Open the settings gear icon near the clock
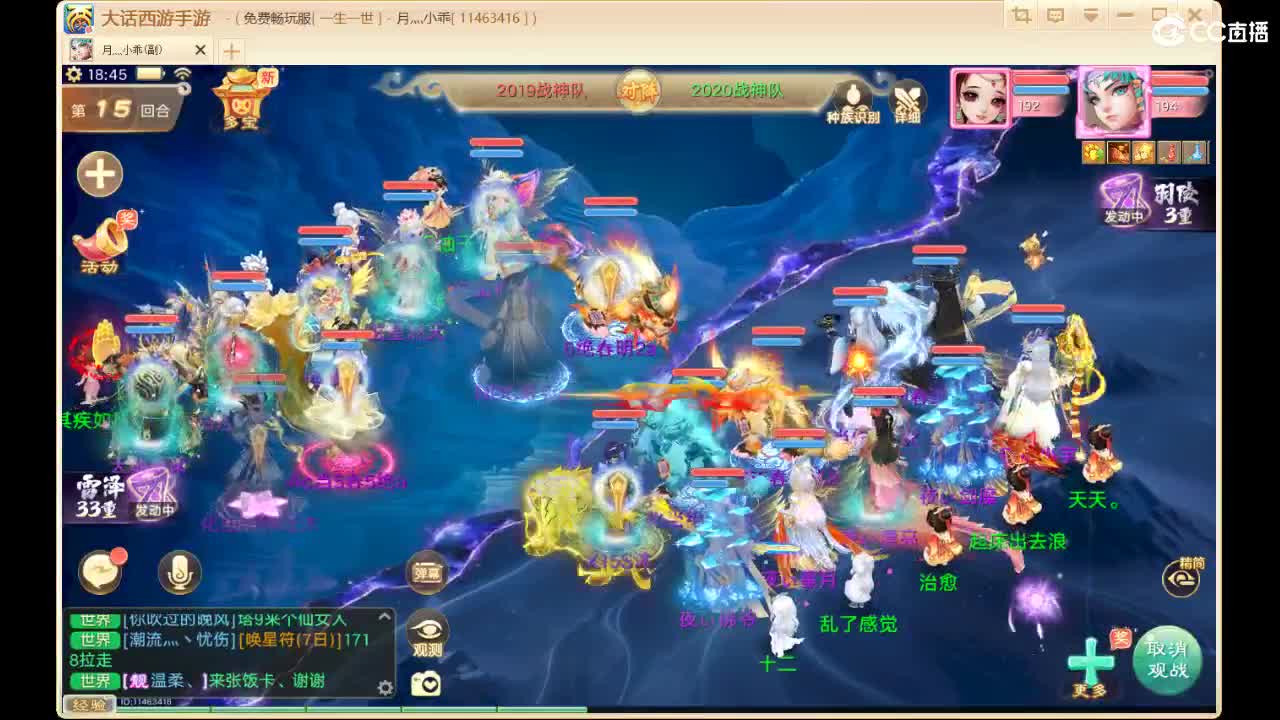This screenshot has width=1280, height=720. (71, 74)
